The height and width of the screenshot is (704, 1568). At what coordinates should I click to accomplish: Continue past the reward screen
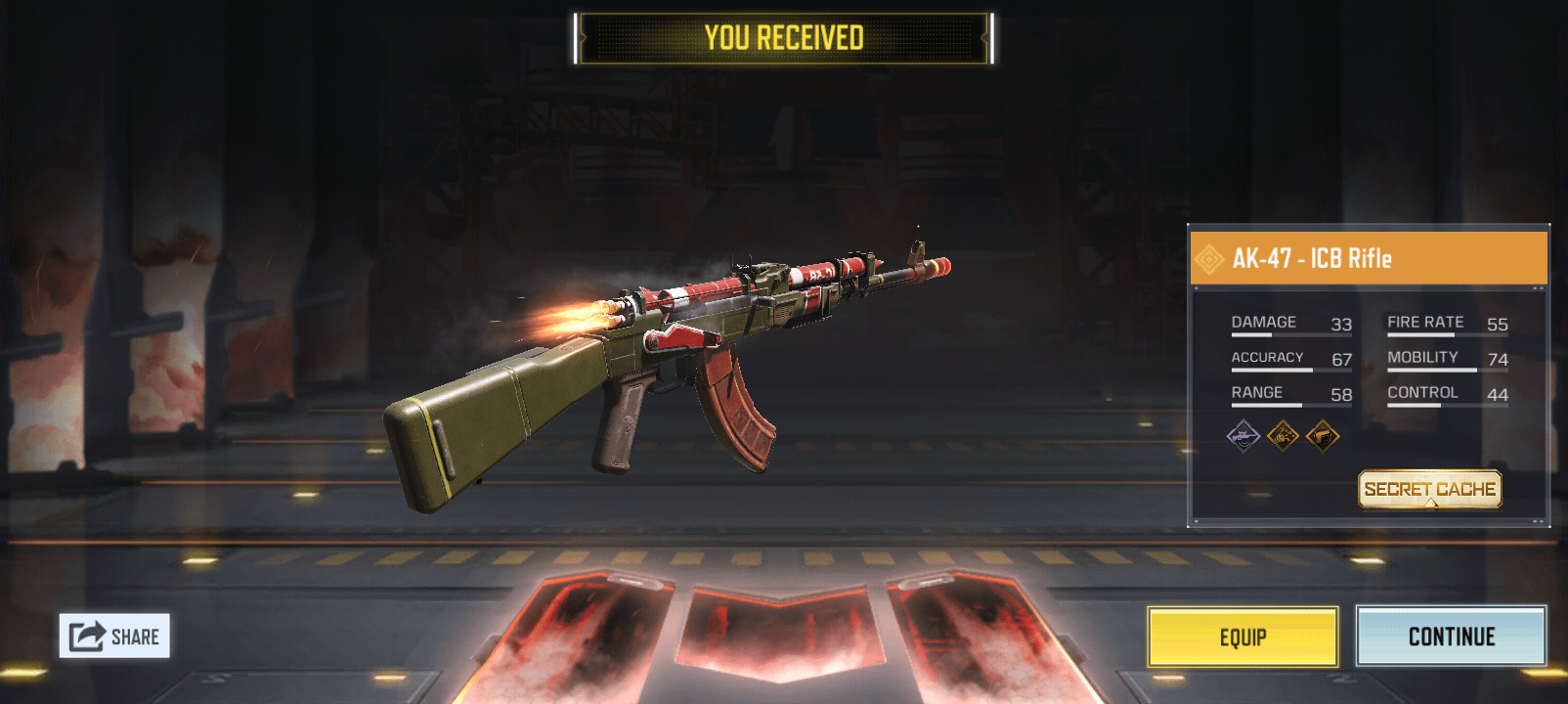click(1451, 637)
